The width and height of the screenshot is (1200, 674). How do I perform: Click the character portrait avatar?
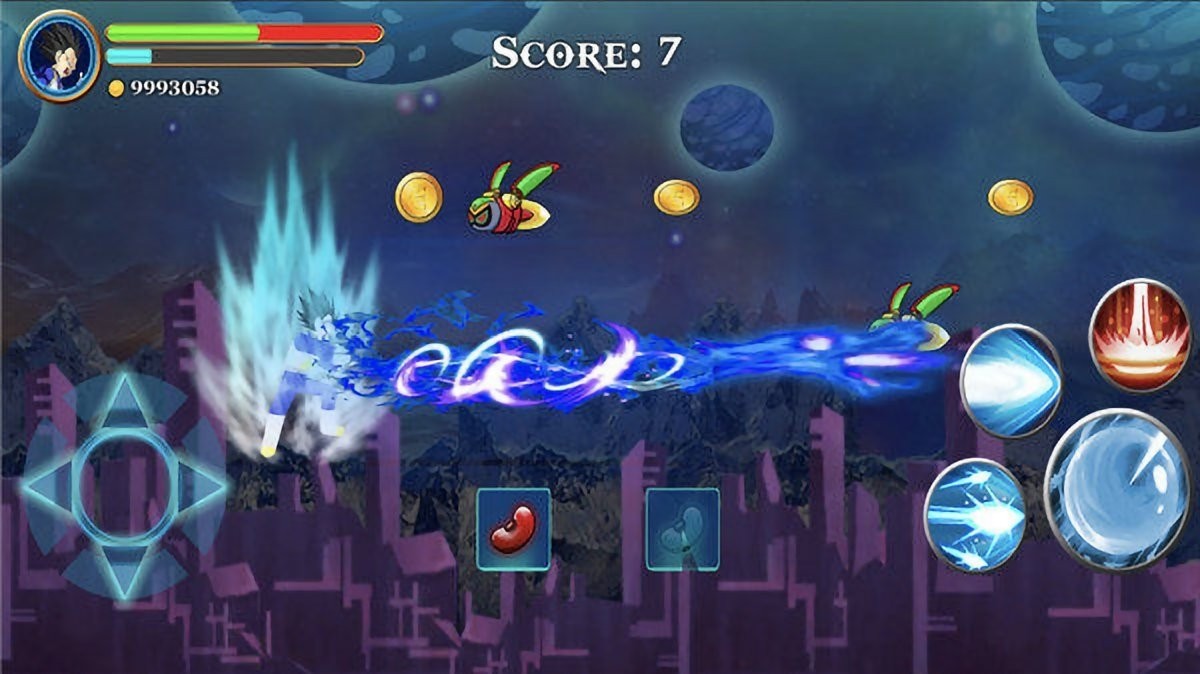point(59,56)
